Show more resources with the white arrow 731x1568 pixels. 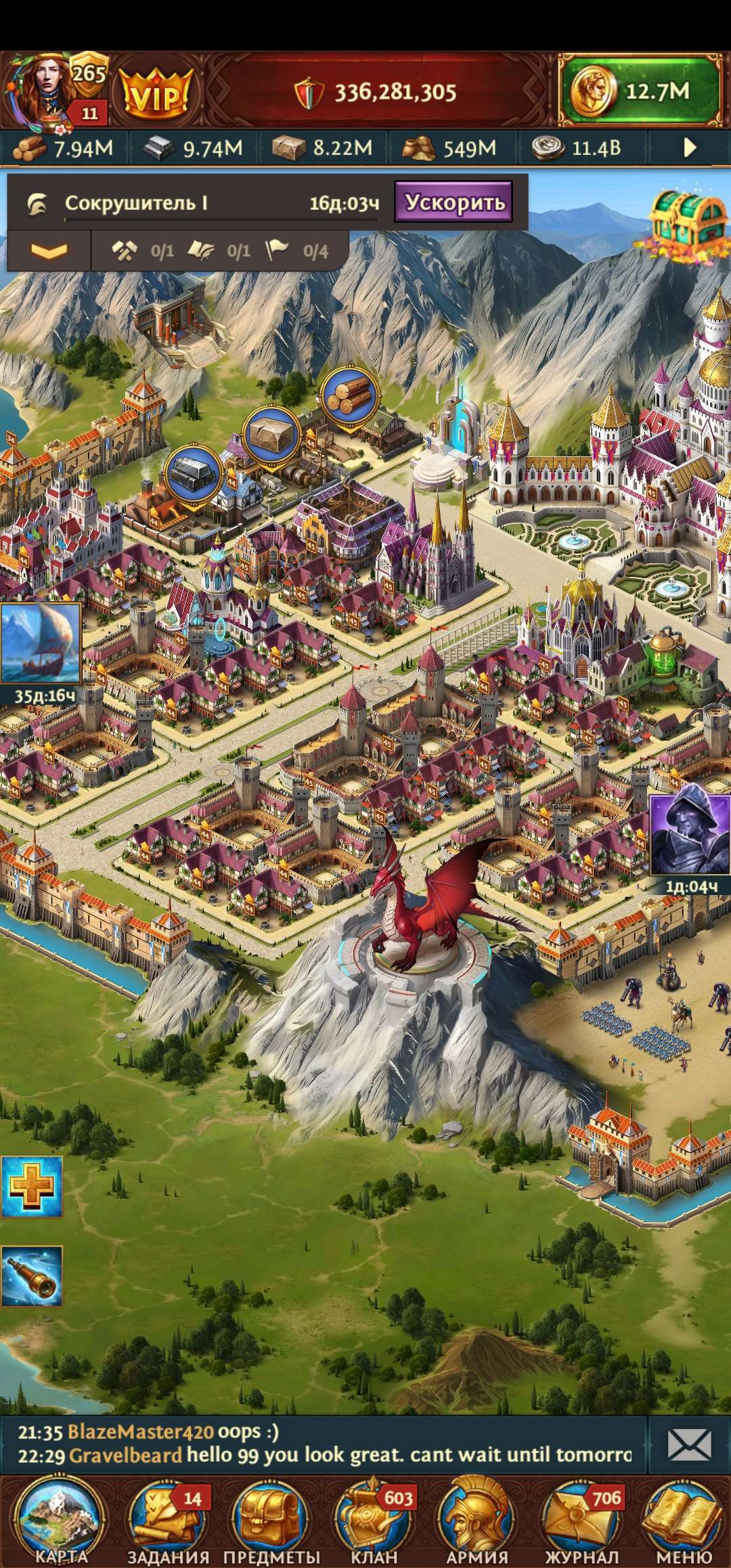(x=690, y=148)
